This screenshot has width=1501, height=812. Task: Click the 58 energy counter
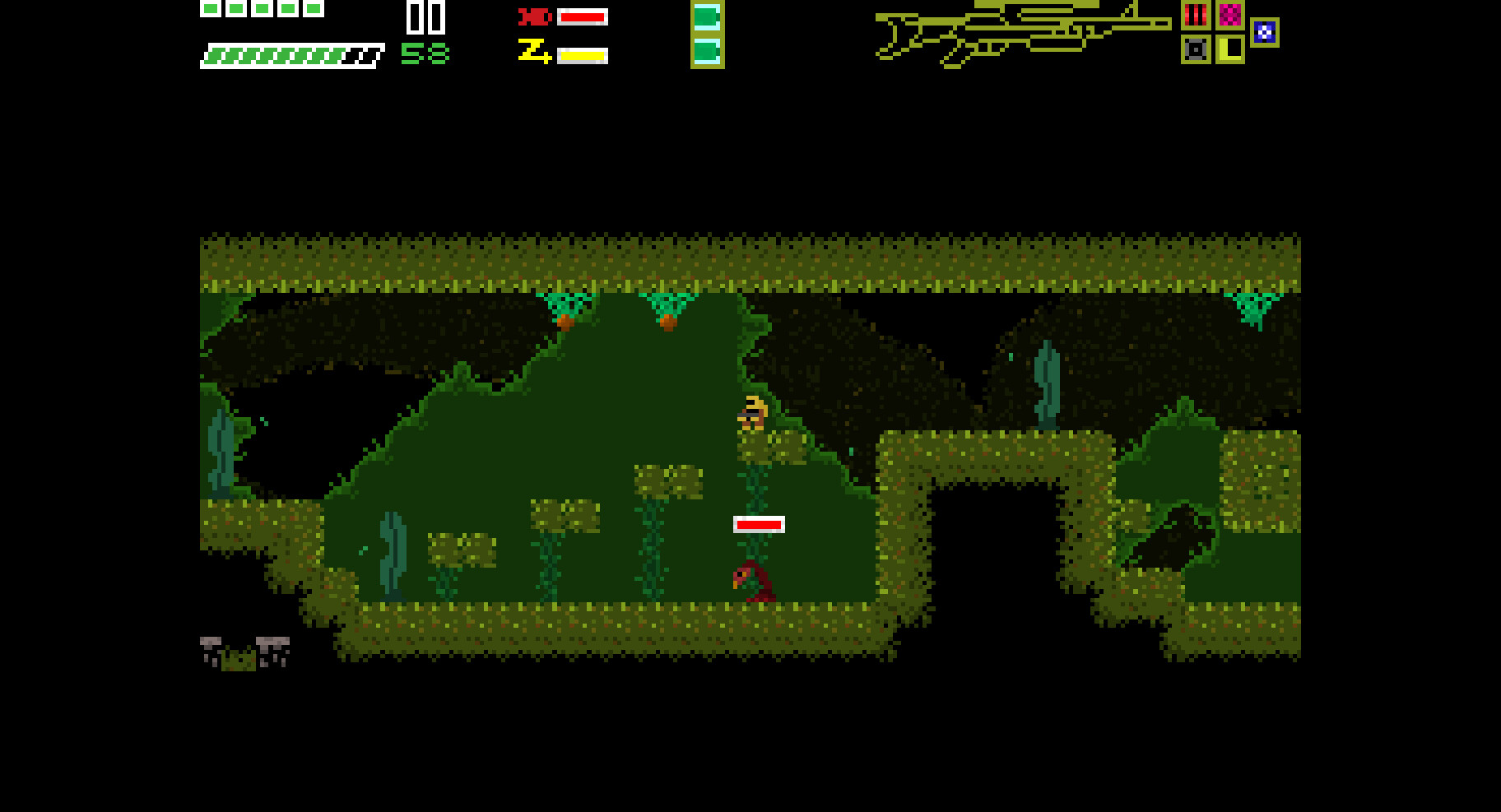coord(425,54)
